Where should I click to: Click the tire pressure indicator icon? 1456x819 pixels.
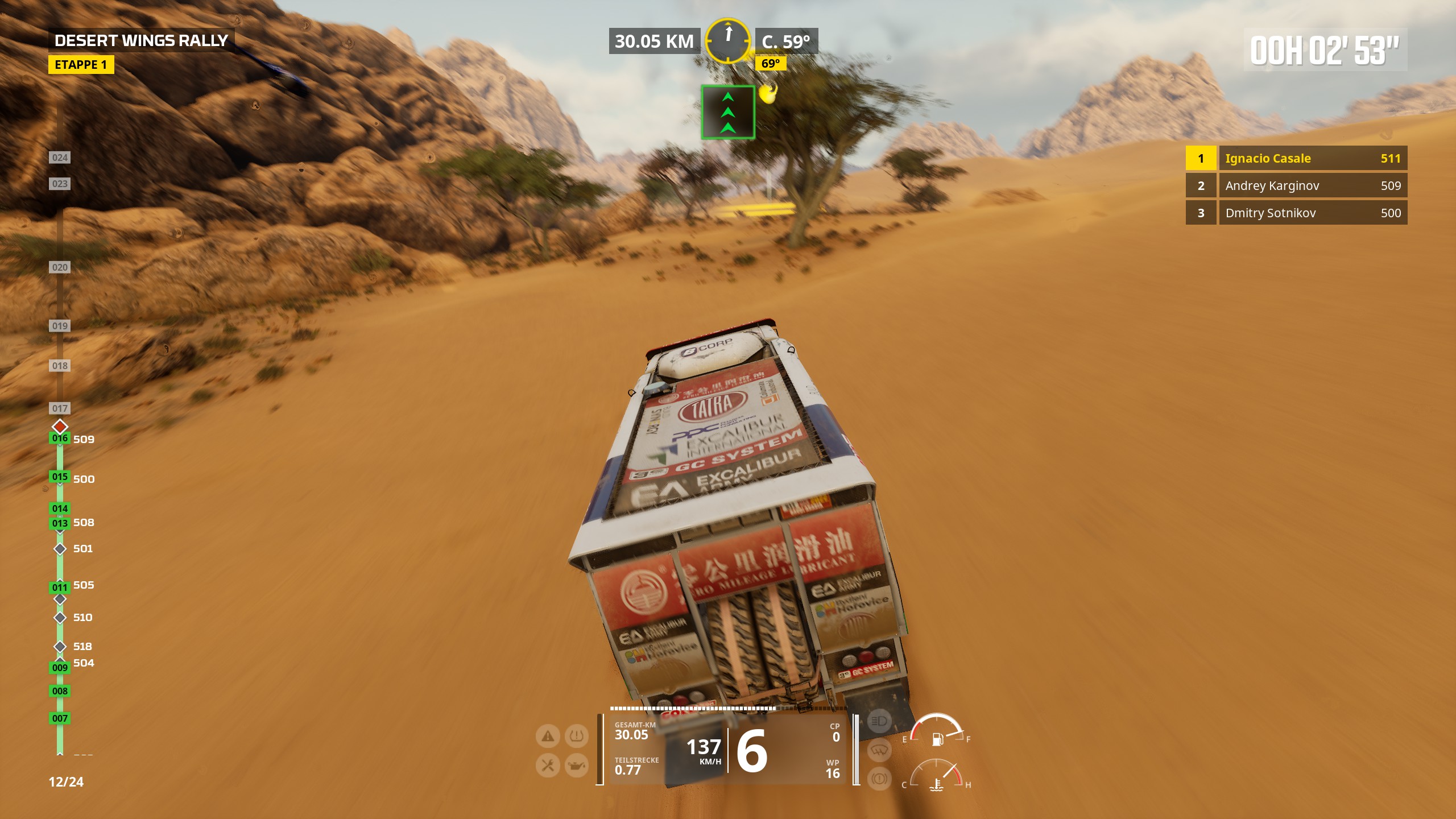[576, 737]
